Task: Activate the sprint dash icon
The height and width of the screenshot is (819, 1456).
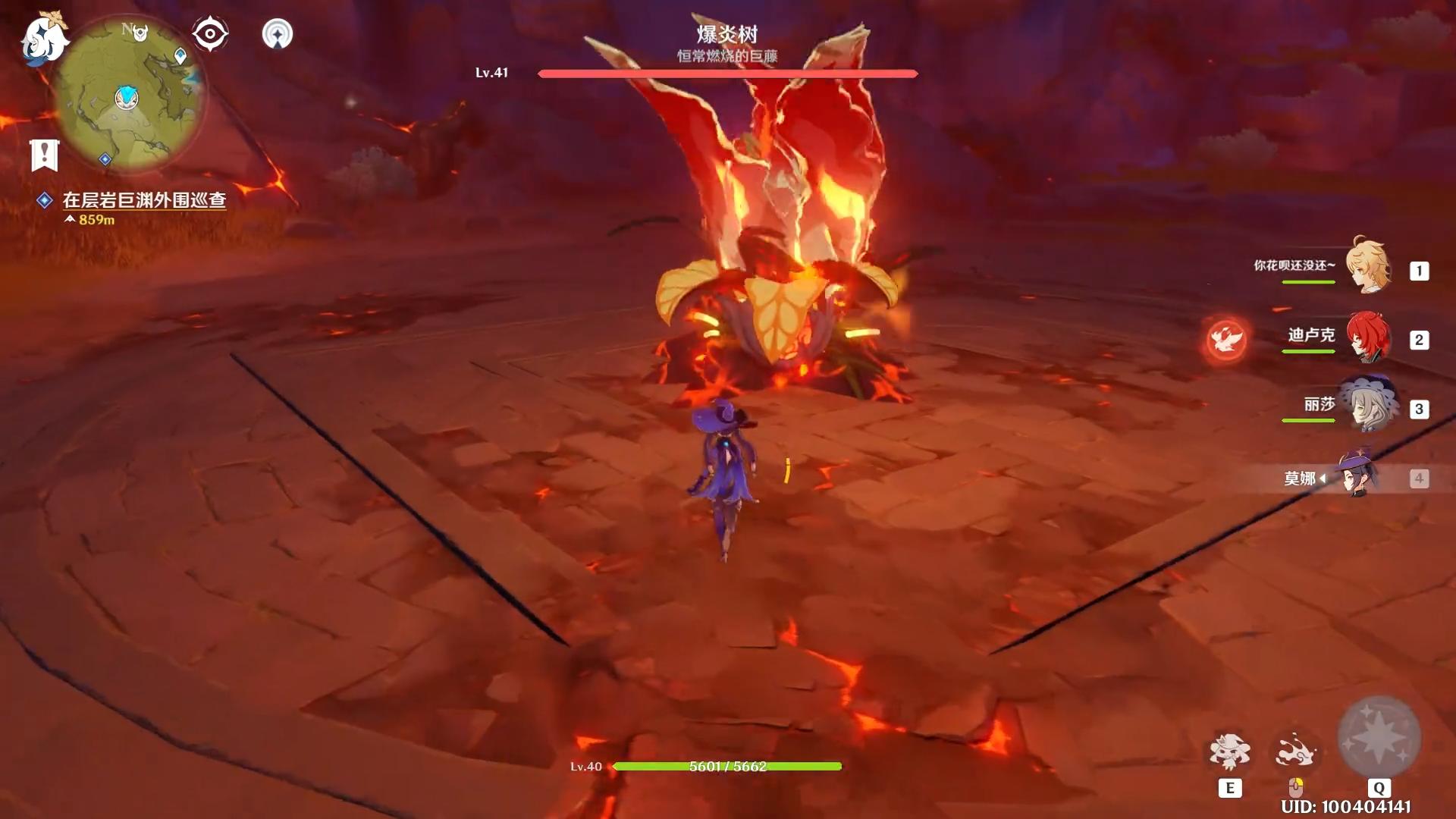Action: point(1295,752)
